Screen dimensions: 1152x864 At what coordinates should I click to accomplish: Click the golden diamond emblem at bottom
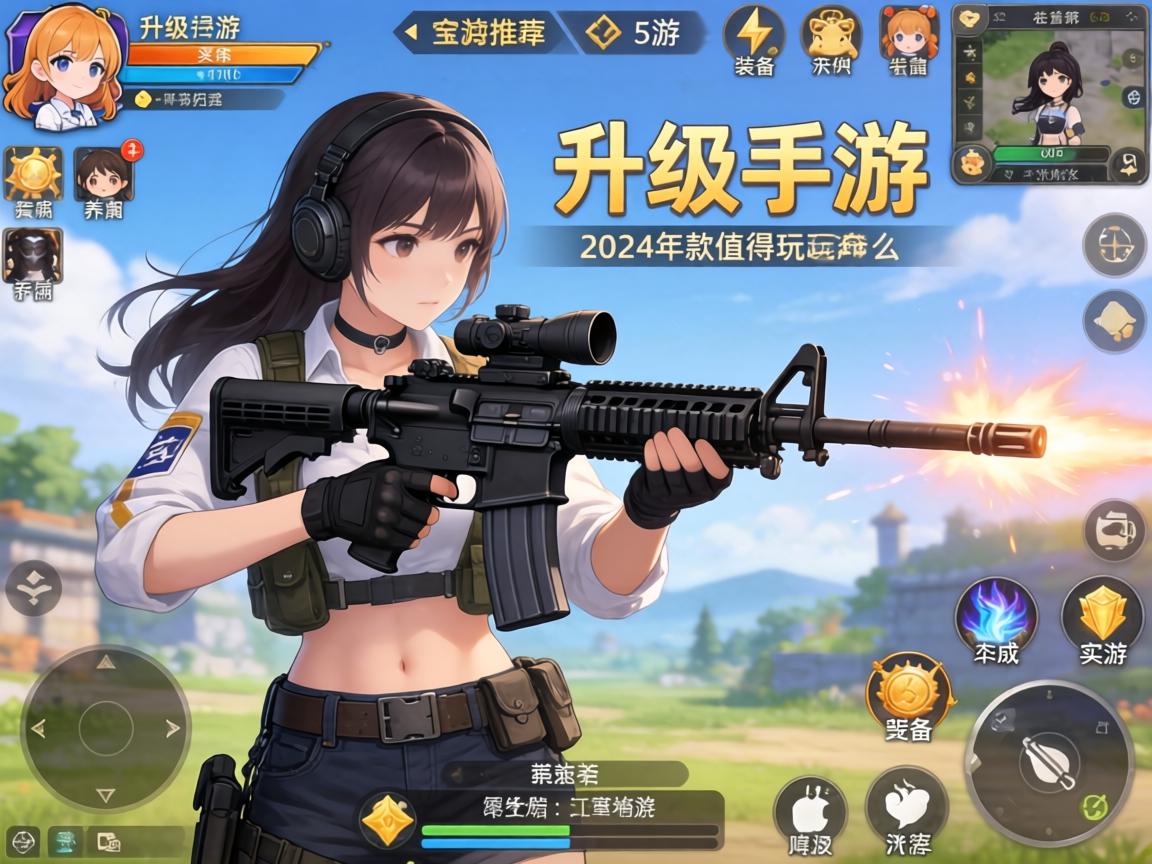click(387, 820)
